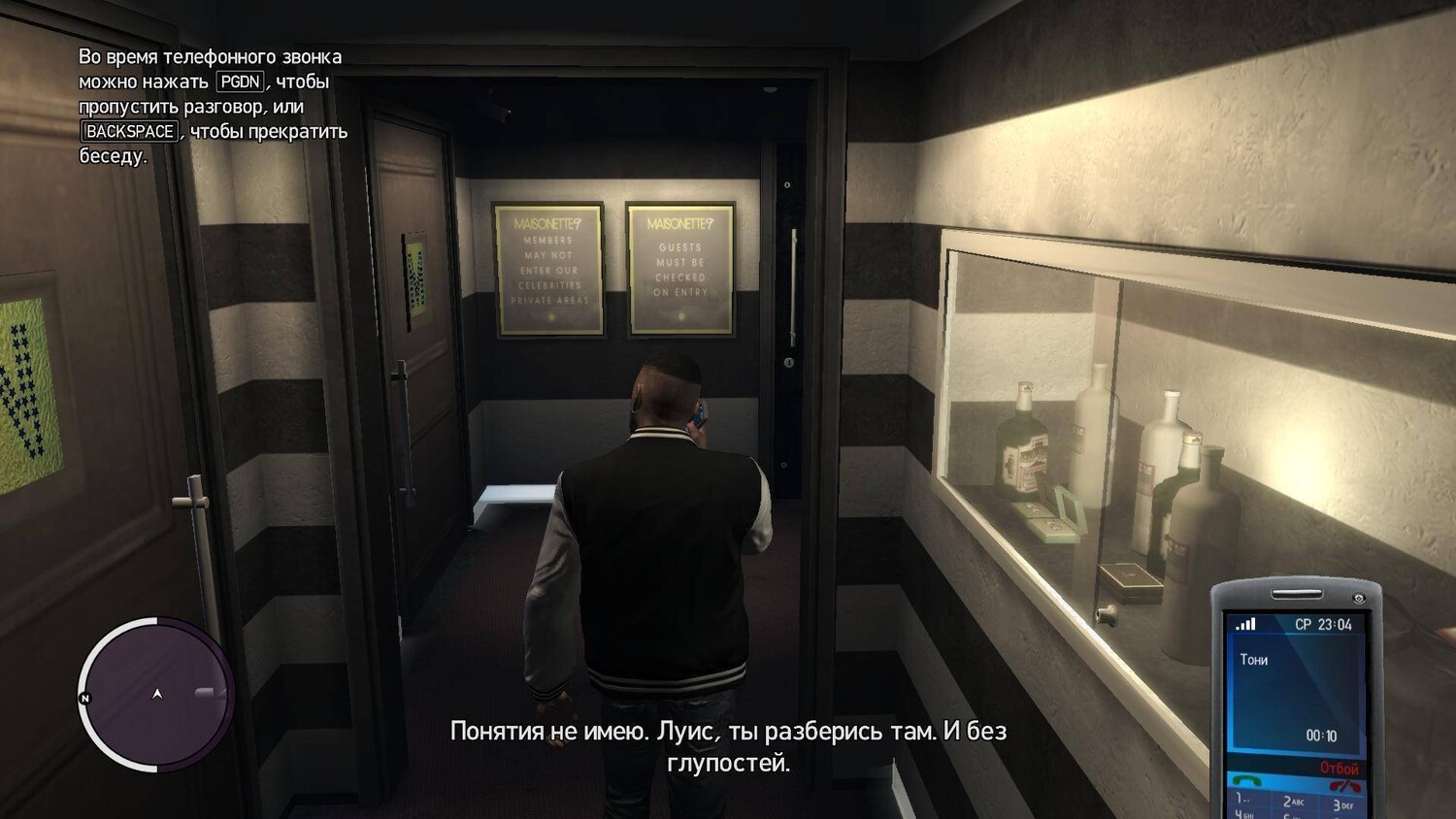Select the caller name Тони on the phone display

pos(1254,660)
